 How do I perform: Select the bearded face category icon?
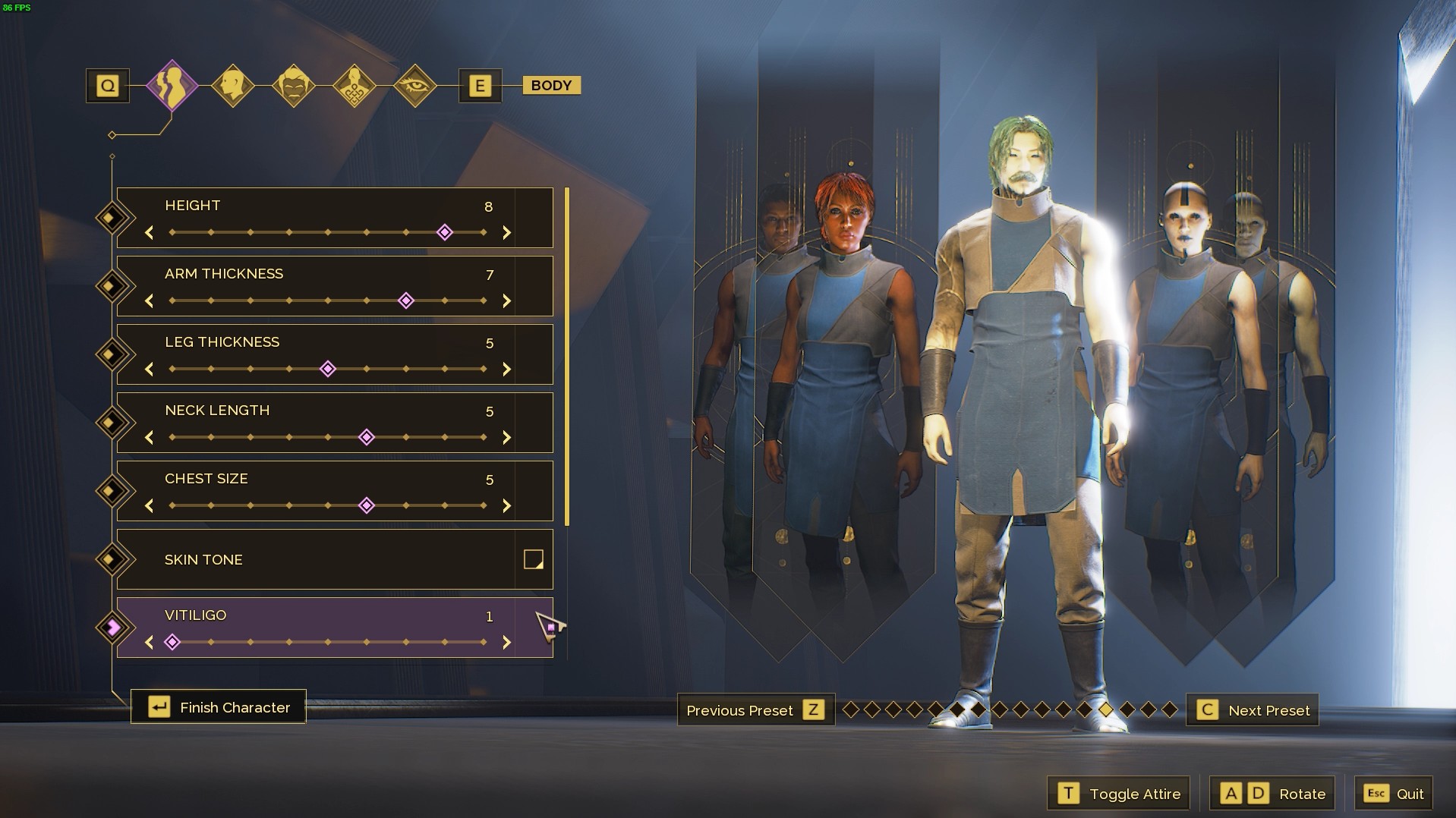(295, 85)
